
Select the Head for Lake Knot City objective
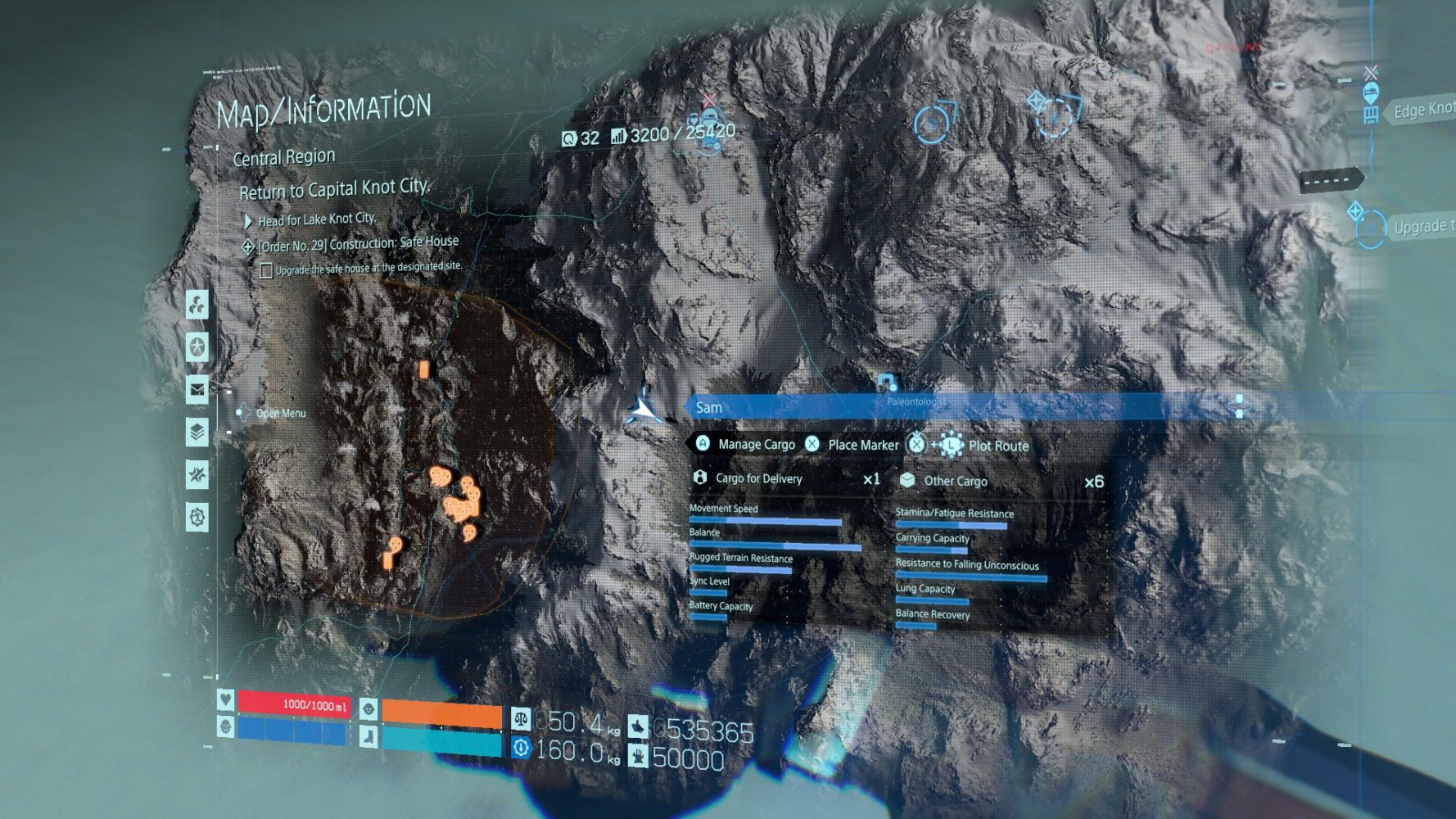(x=316, y=219)
